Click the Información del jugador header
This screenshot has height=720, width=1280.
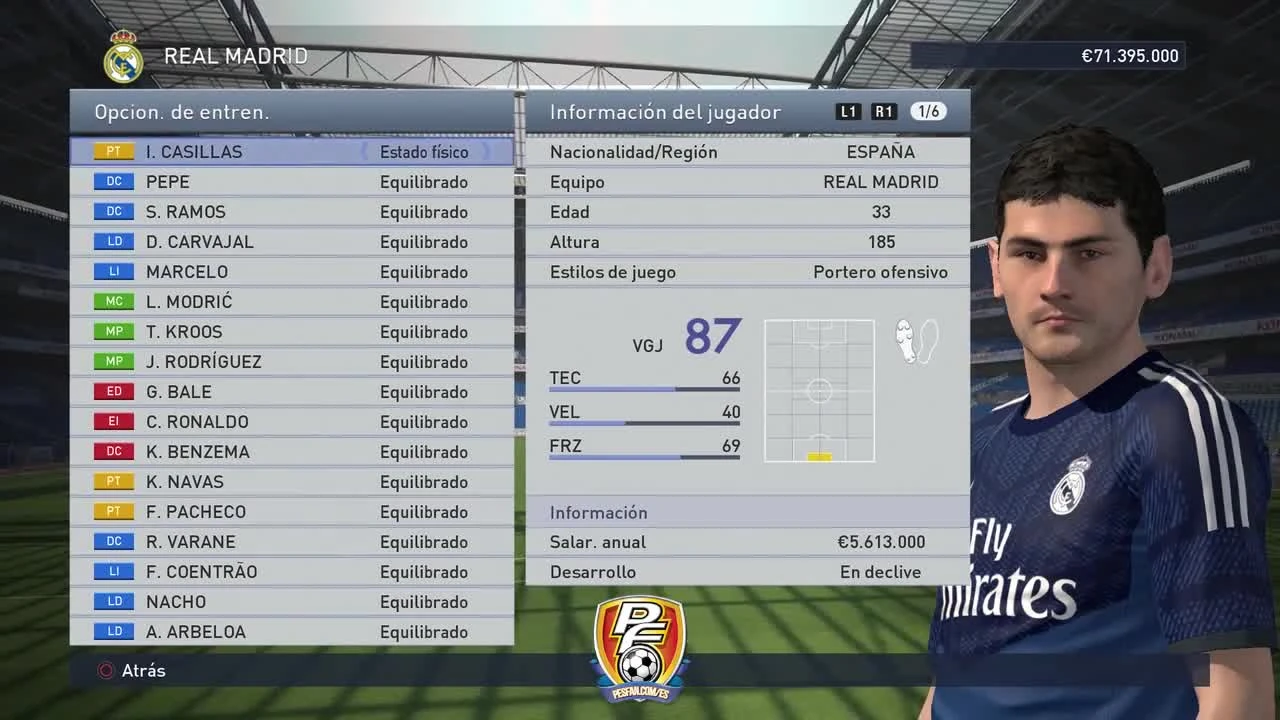[x=664, y=112]
